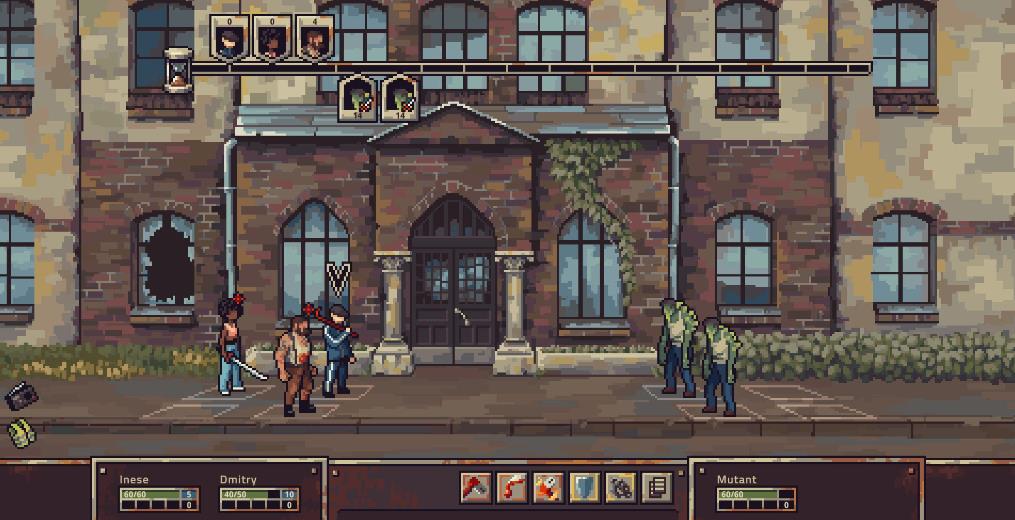Viewport: 1015px width, 520px height.
Task: Use the blue shield defend action
Action: [583, 487]
